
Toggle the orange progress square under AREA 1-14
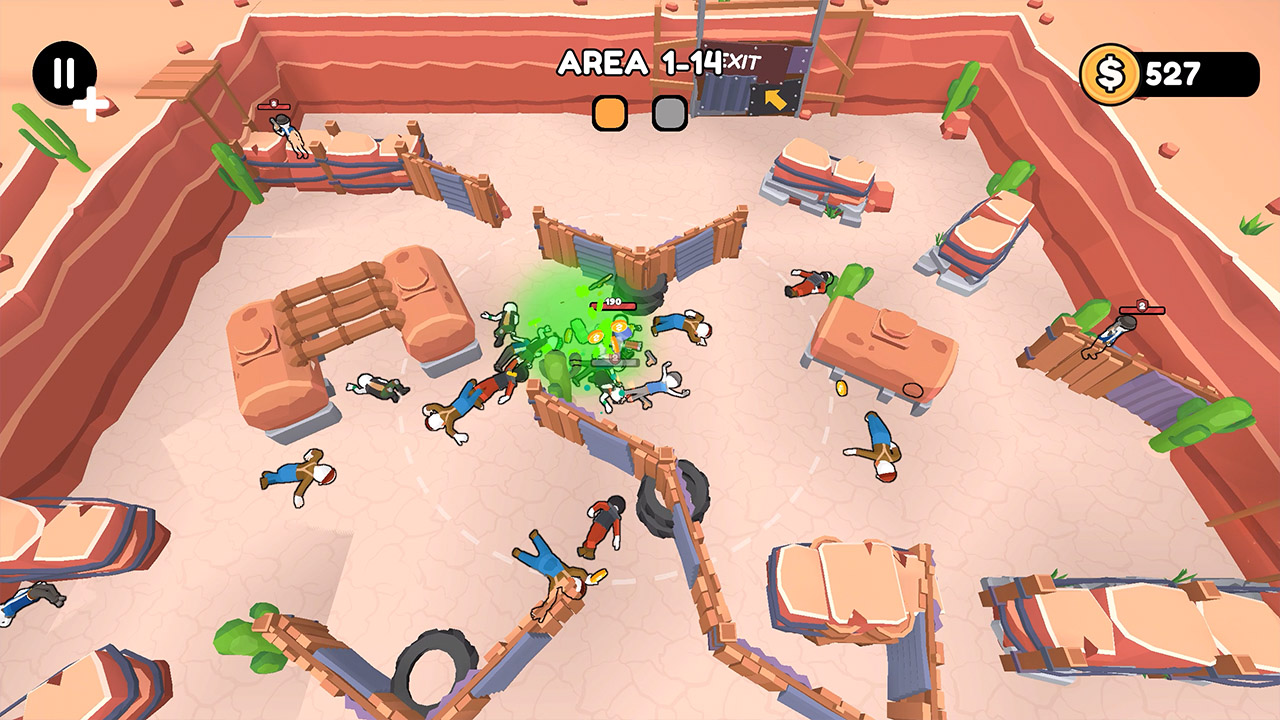pyautogui.click(x=611, y=113)
